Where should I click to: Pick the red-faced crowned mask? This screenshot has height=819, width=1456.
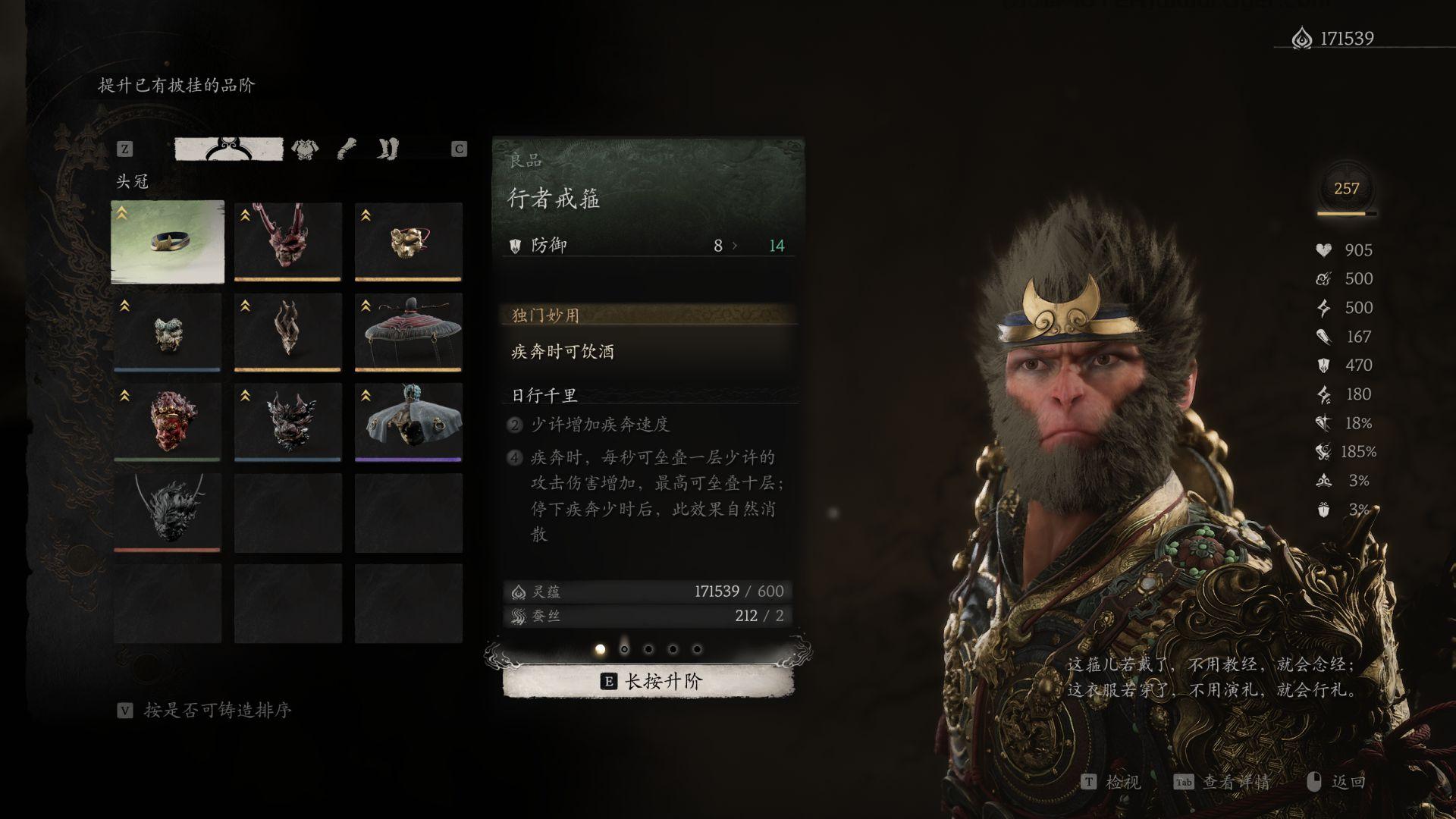168,422
